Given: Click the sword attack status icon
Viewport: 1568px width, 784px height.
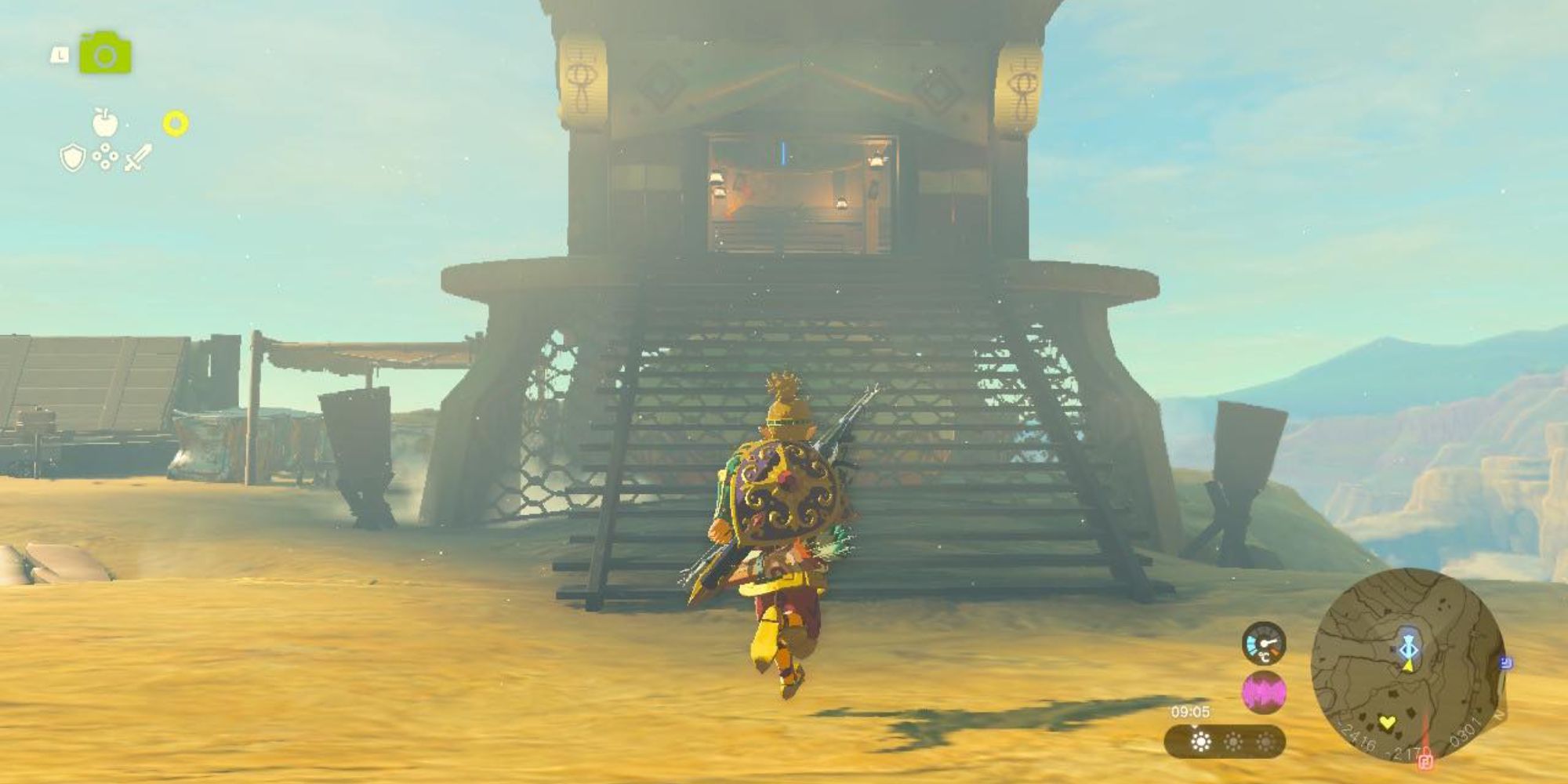Looking at the screenshot, I should point(137,157).
